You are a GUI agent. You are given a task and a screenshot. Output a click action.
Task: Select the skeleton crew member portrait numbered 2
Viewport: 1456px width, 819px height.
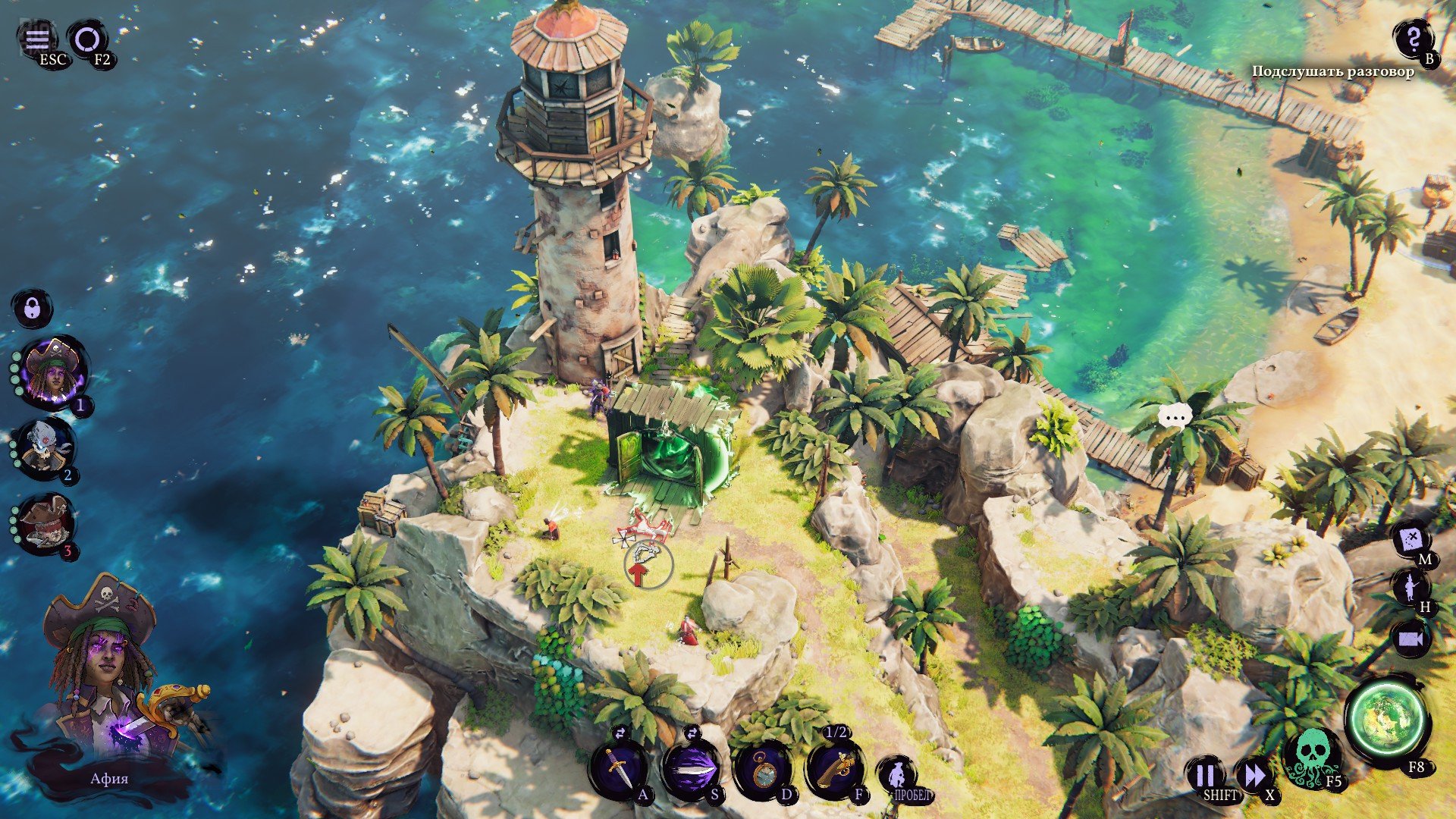click(45, 447)
